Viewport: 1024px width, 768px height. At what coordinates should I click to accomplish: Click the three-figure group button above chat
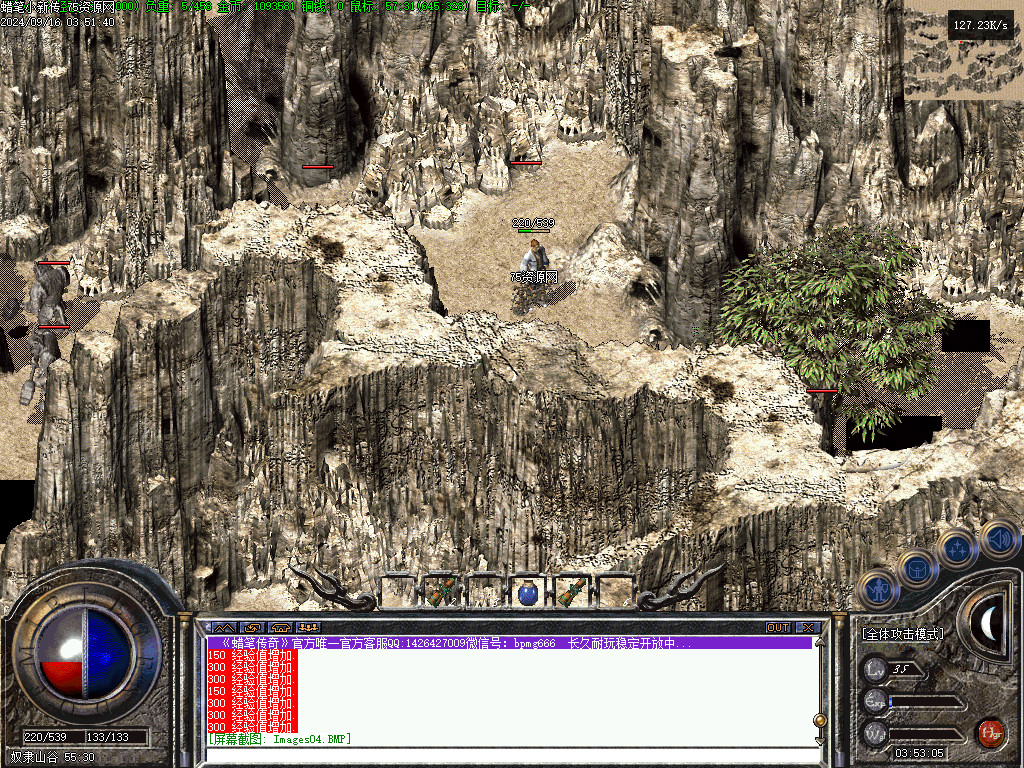coord(307,628)
